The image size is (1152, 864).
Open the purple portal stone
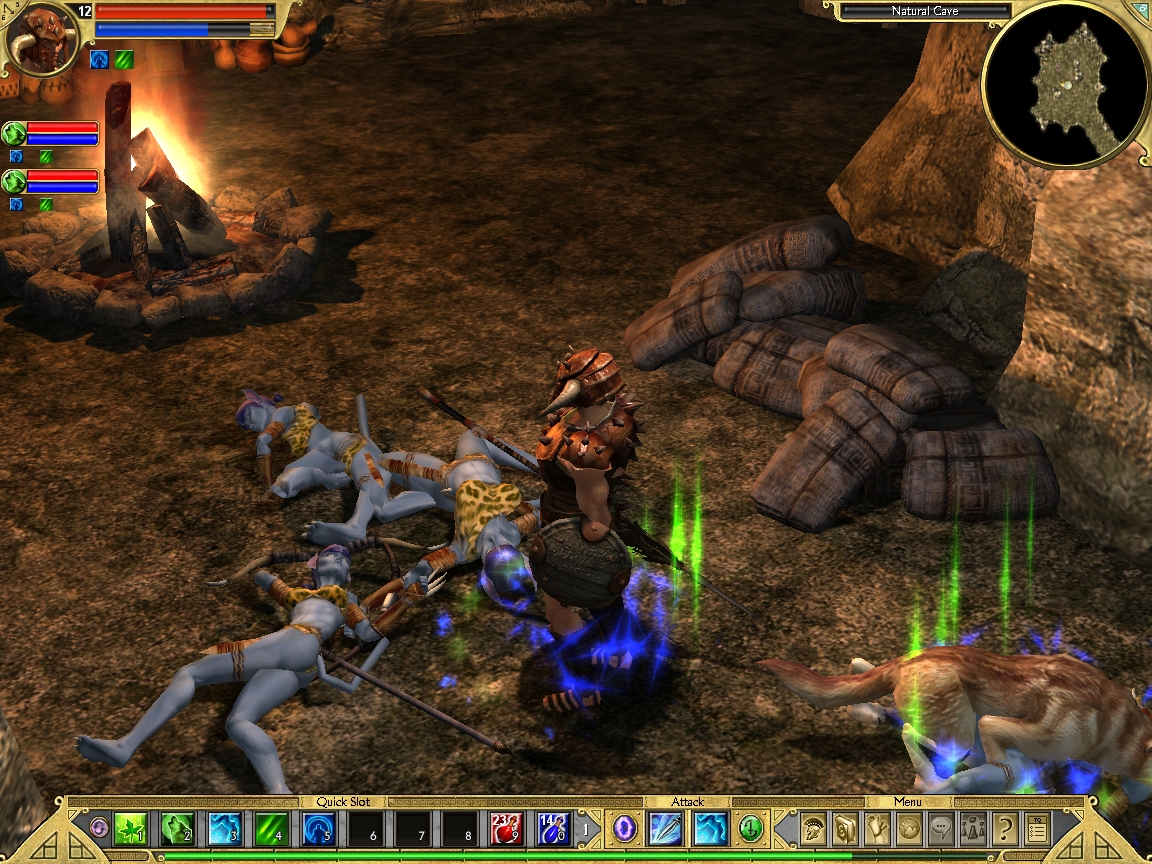click(624, 828)
